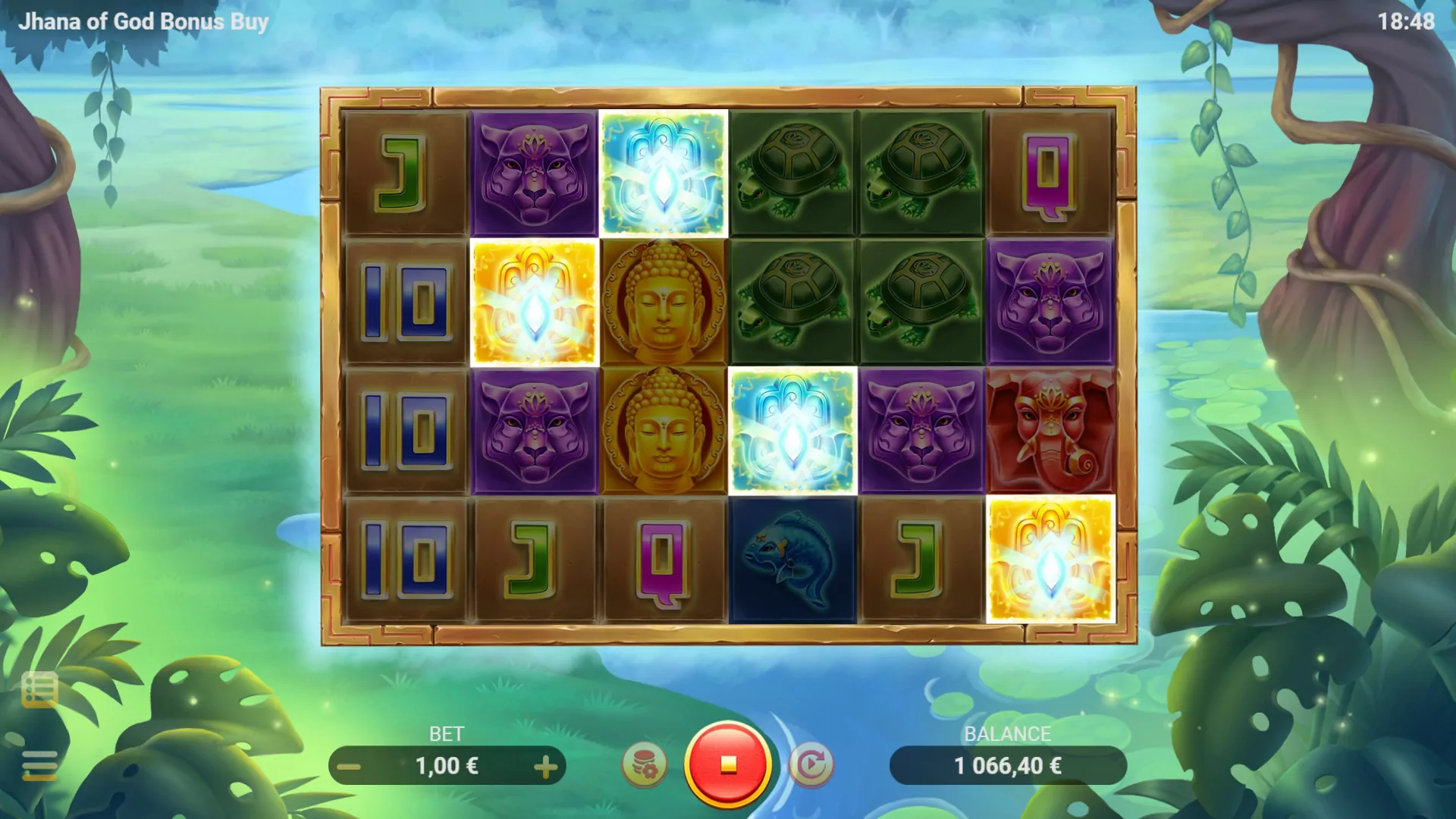Increase the bet with the plus button
This screenshot has width=1456, height=819.
point(546,766)
